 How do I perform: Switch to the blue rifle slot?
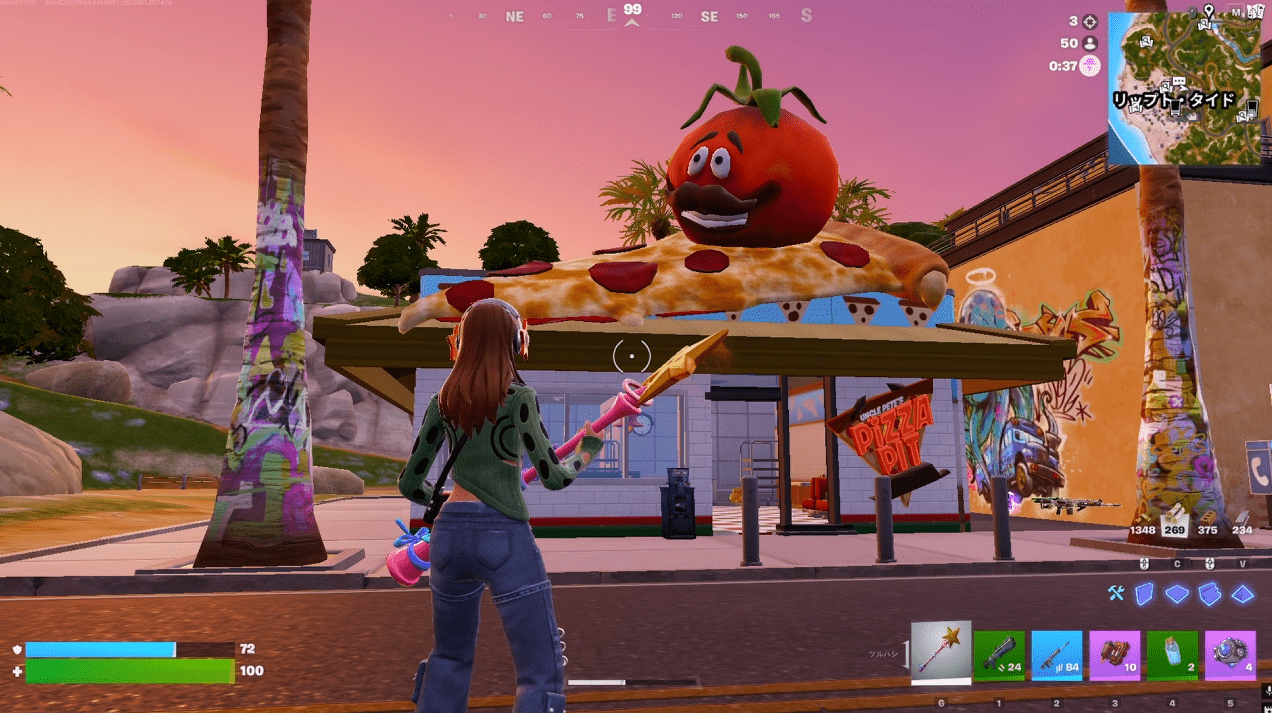pos(1057,655)
